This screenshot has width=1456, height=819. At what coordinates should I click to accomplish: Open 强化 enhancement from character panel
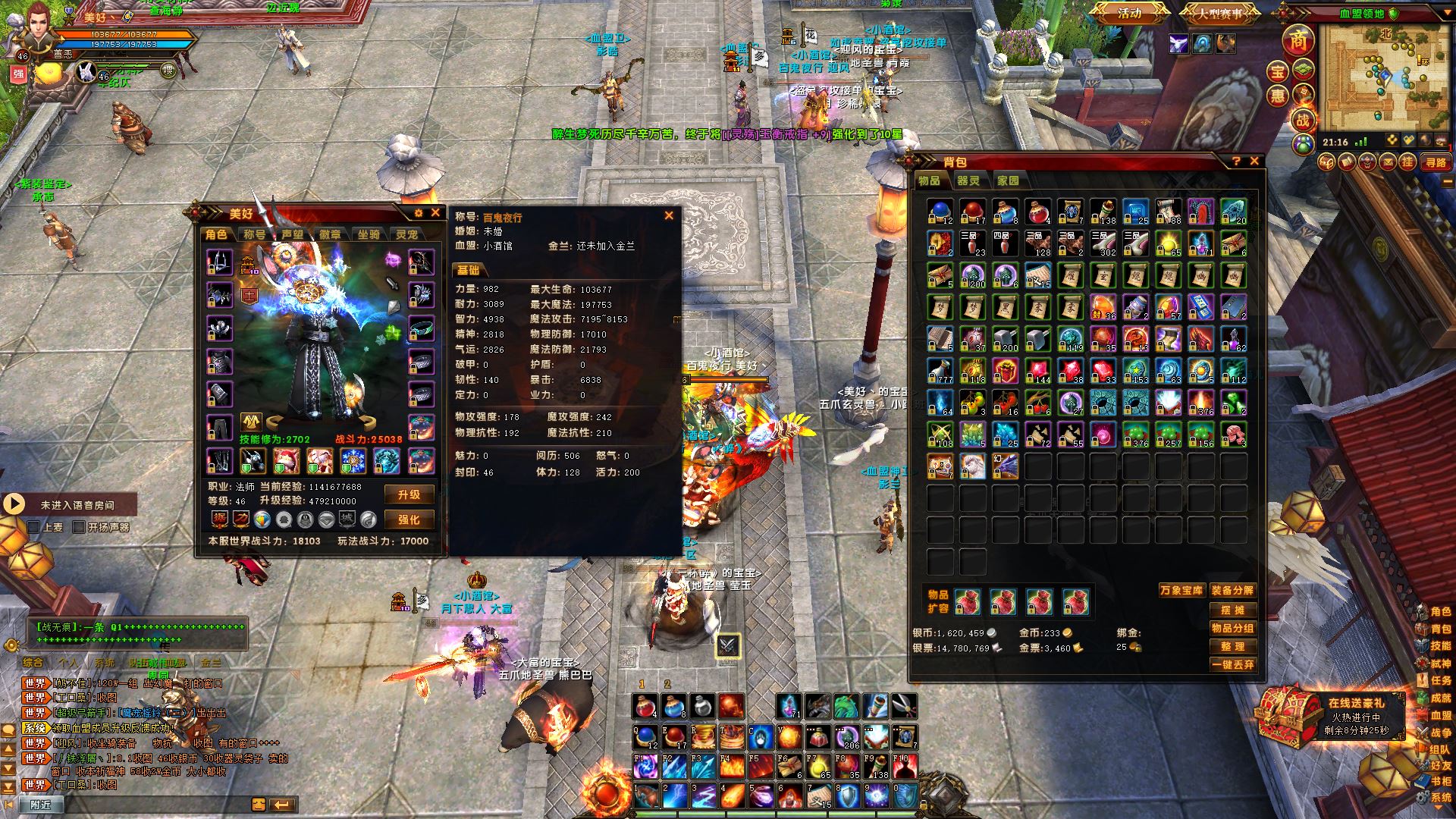pyautogui.click(x=409, y=519)
